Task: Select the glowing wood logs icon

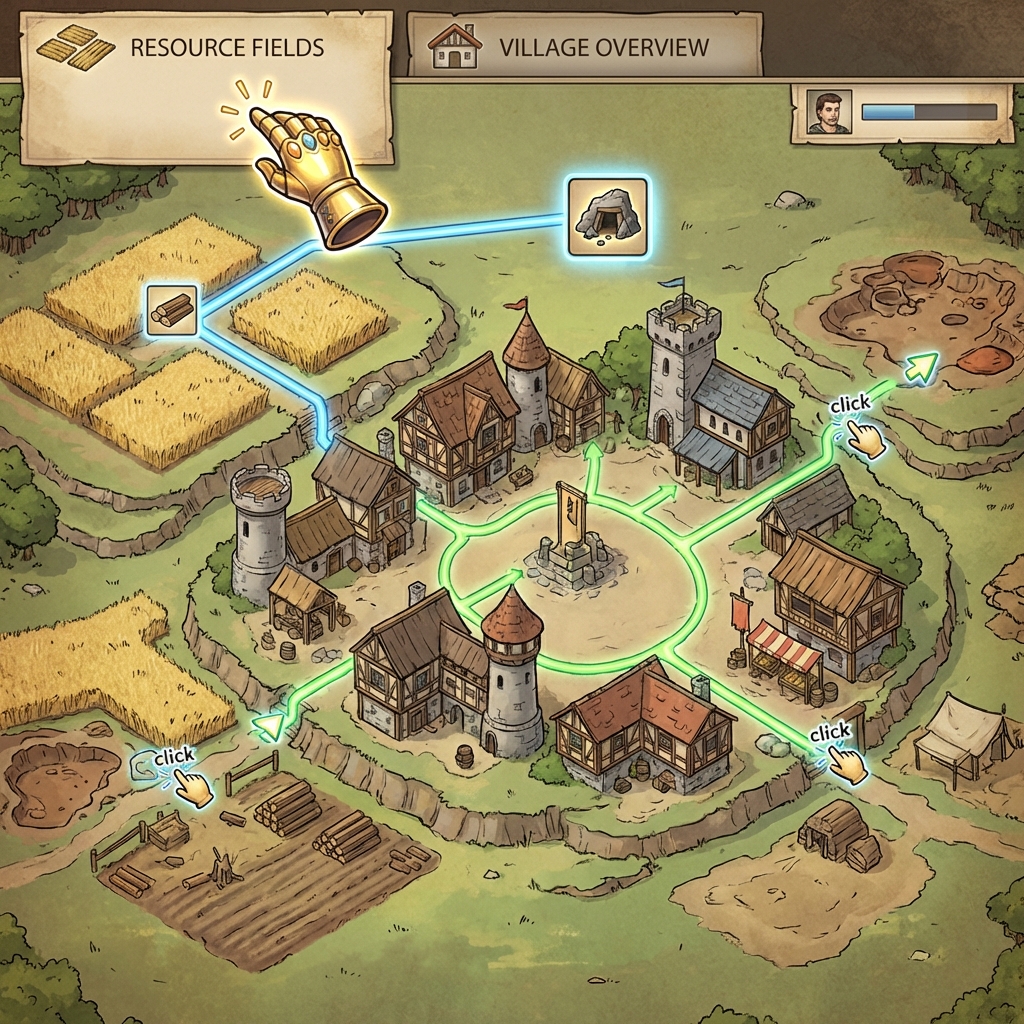Action: 170,309
